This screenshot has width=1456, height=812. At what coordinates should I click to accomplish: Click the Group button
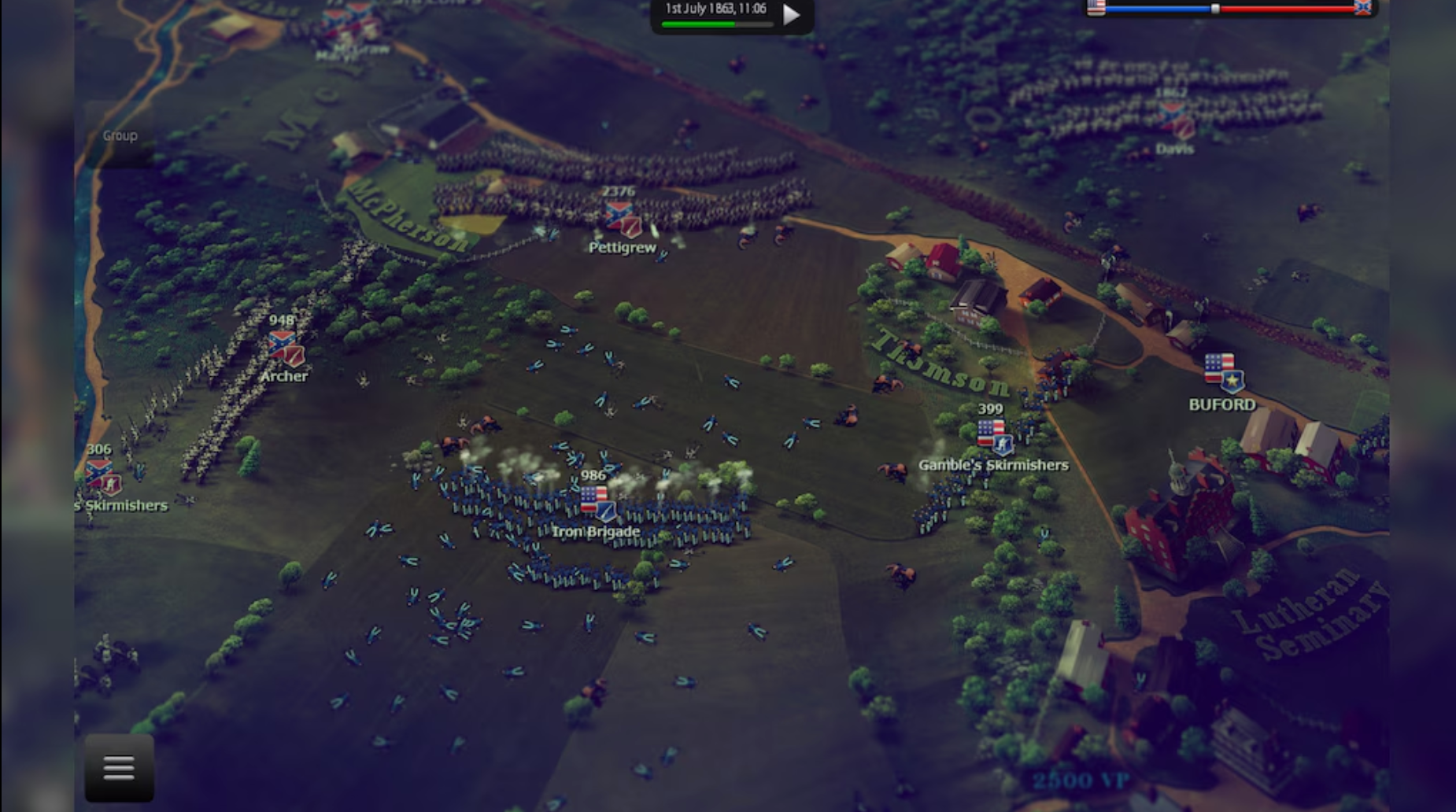[119, 135]
